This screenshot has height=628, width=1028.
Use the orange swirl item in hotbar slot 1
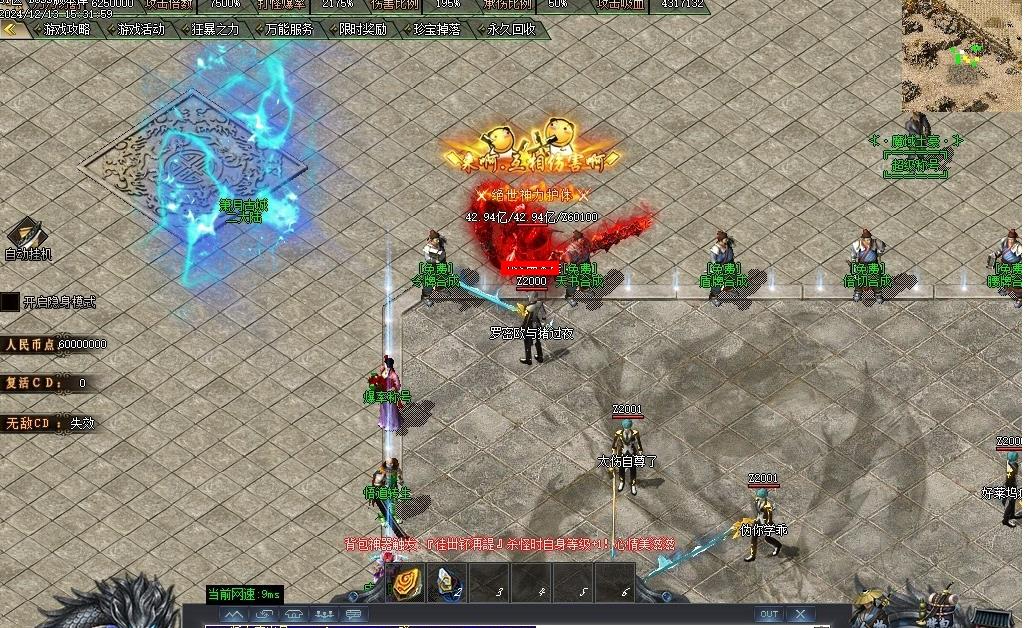click(407, 584)
